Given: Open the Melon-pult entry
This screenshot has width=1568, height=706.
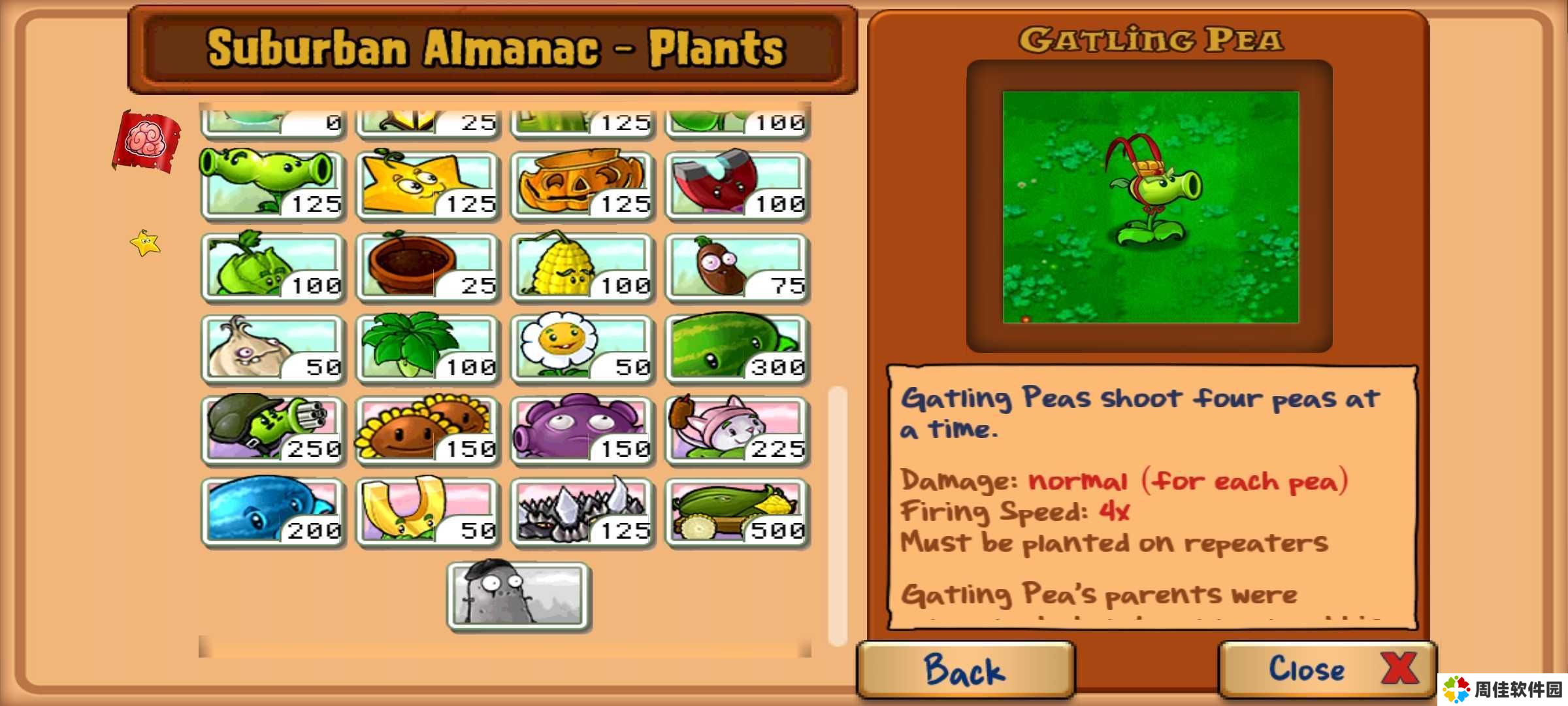Looking at the screenshot, I should [737, 348].
